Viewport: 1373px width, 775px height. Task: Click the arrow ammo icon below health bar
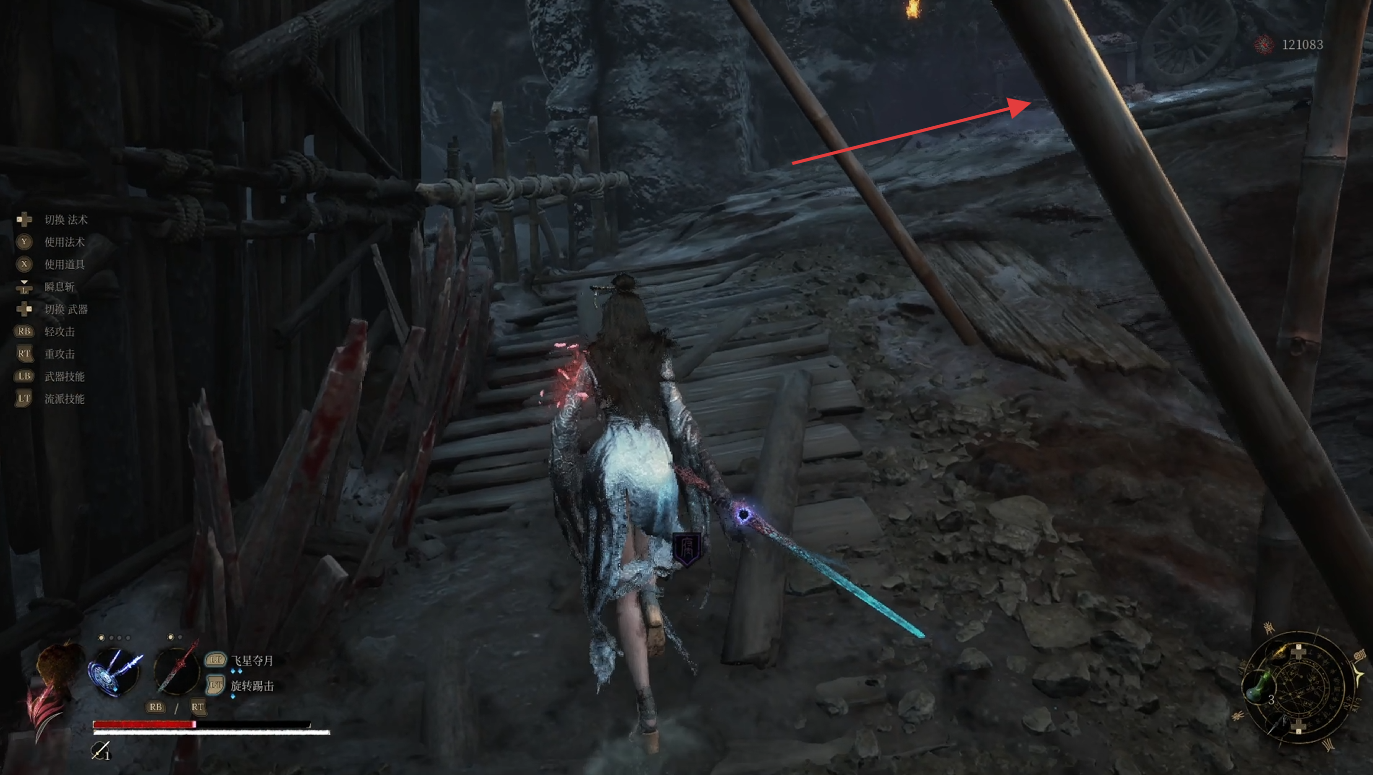(x=100, y=749)
